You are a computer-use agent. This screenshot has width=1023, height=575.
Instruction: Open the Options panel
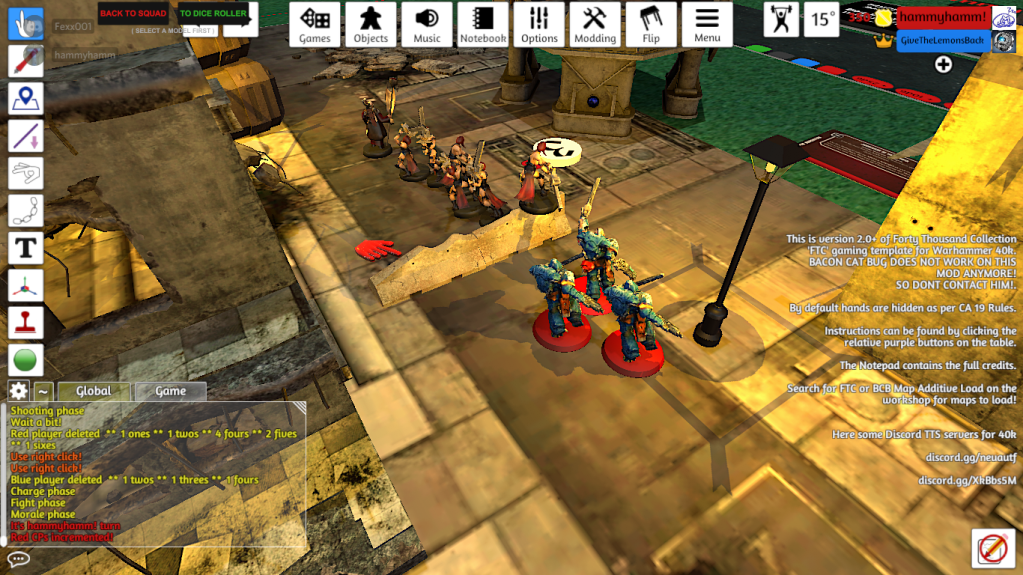(x=539, y=24)
